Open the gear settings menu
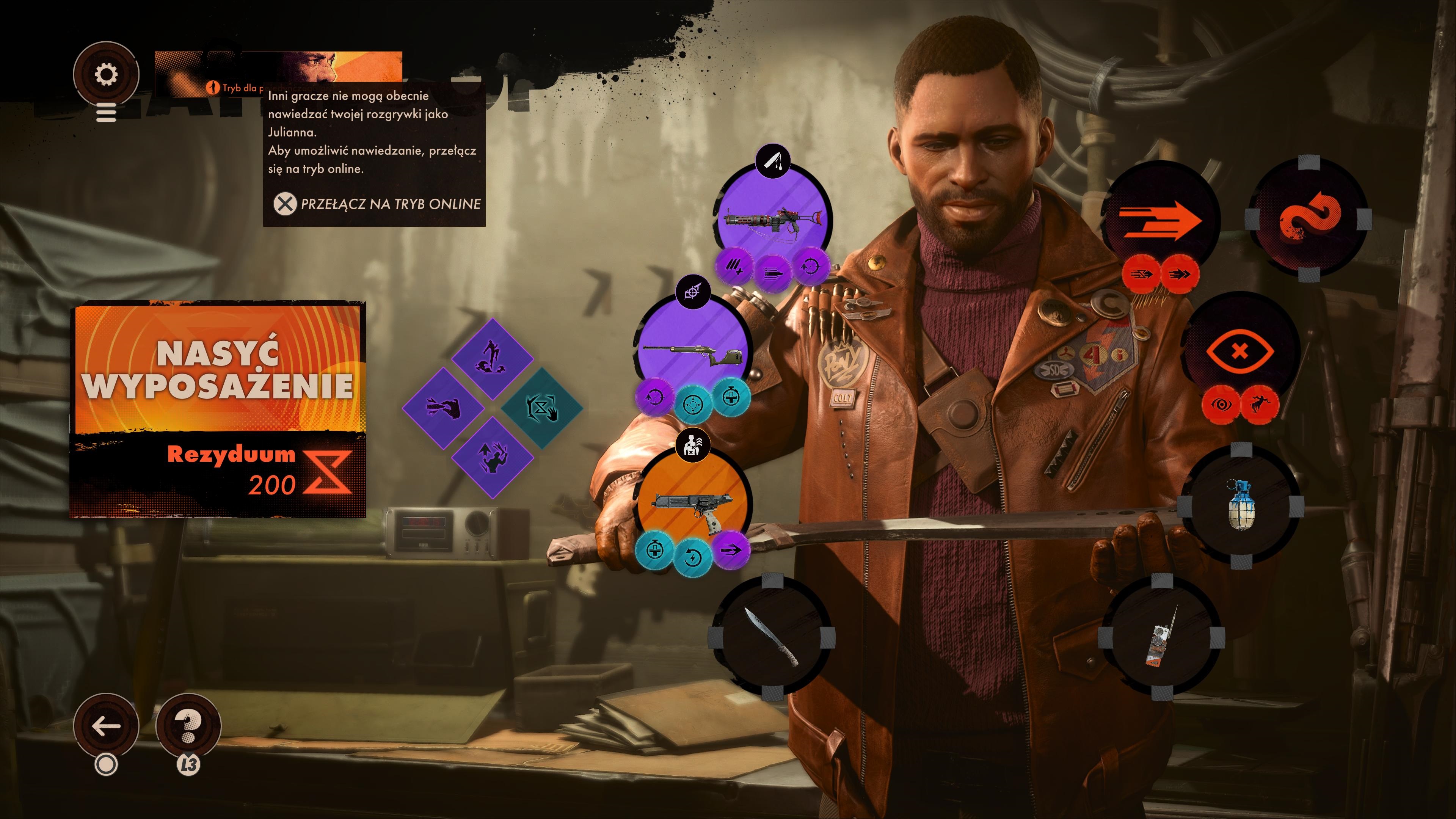Image resolution: width=1456 pixels, height=819 pixels. [106, 74]
